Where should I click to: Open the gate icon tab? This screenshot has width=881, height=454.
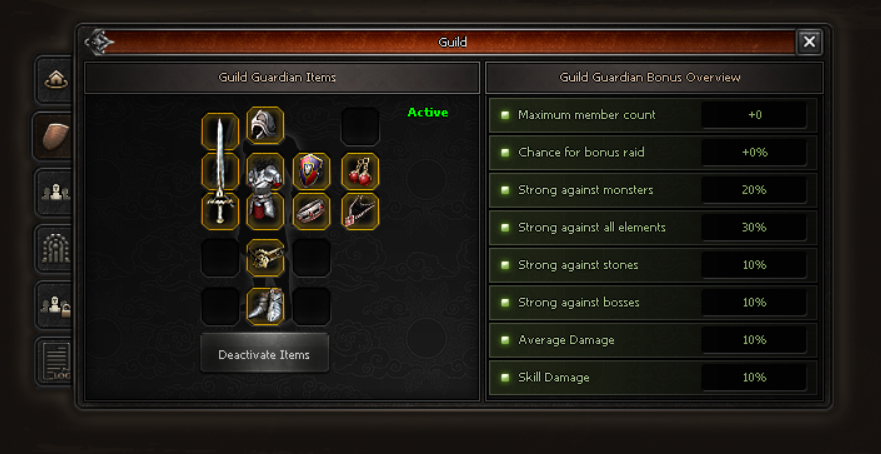click(x=55, y=249)
